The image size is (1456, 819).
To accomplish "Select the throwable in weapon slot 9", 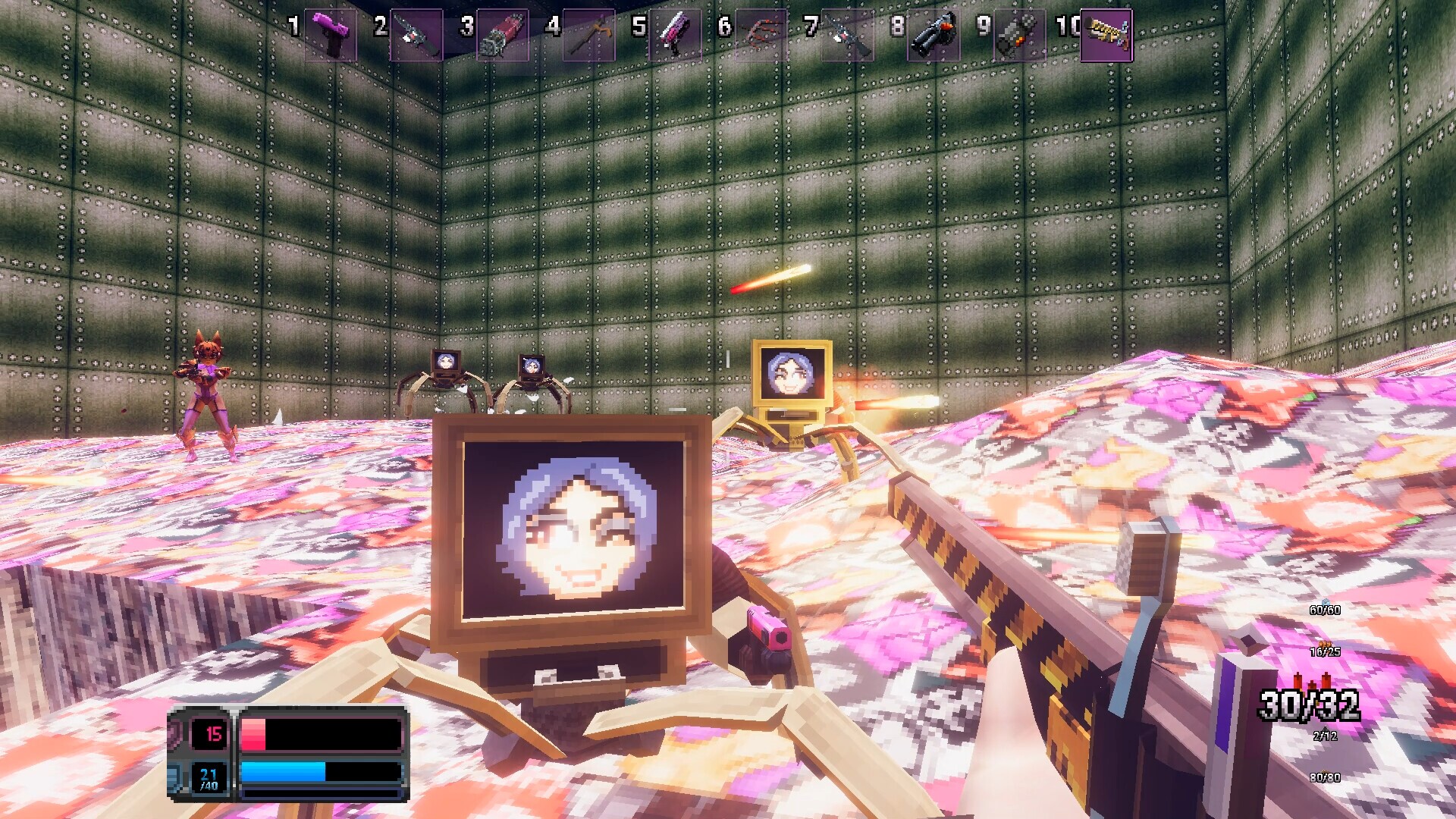I will click(1020, 34).
